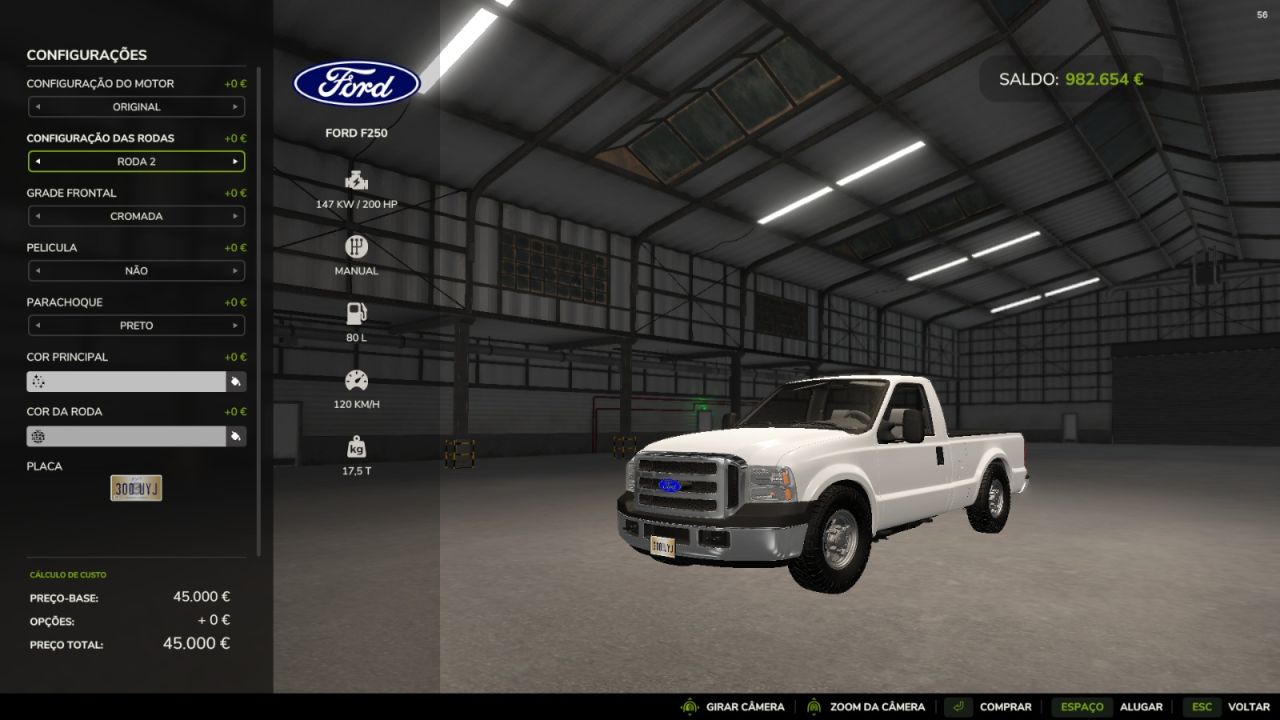Open the paint picker for COR DA RODA
The height and width of the screenshot is (720, 1280).
[235, 435]
